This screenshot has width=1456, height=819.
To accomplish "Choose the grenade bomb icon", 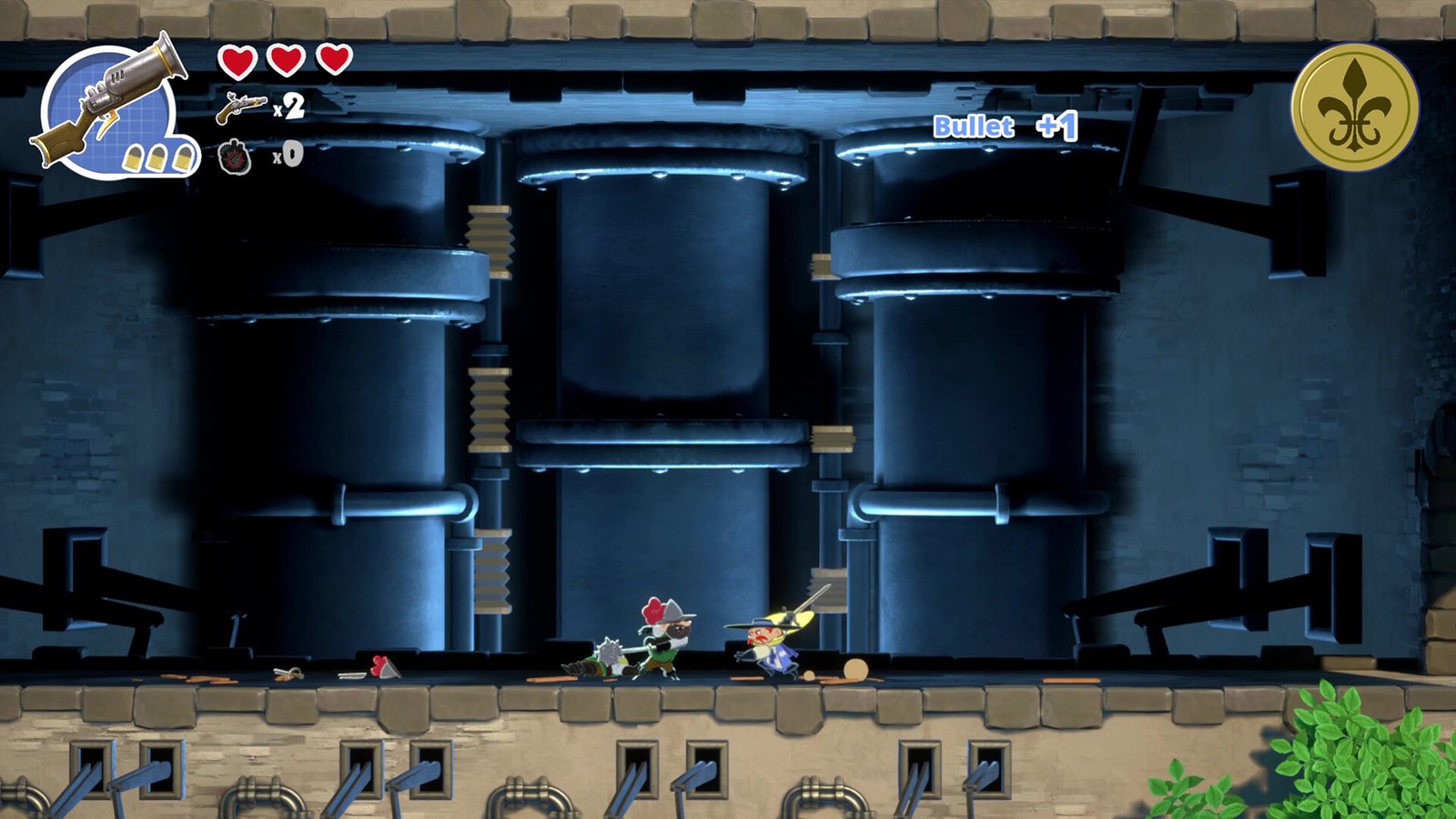I will tap(236, 157).
